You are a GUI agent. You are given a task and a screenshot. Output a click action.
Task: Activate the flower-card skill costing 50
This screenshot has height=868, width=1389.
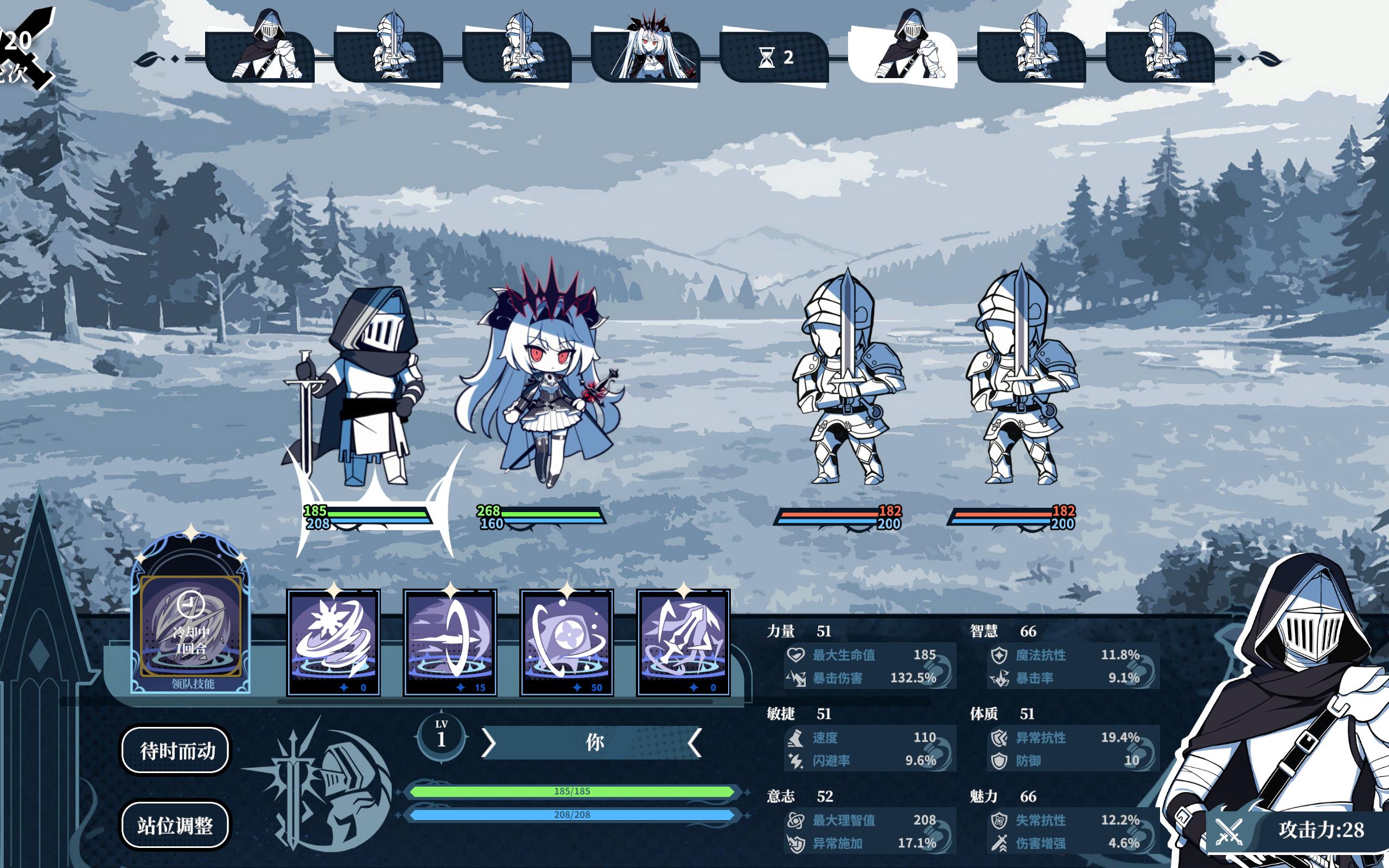coord(566,642)
